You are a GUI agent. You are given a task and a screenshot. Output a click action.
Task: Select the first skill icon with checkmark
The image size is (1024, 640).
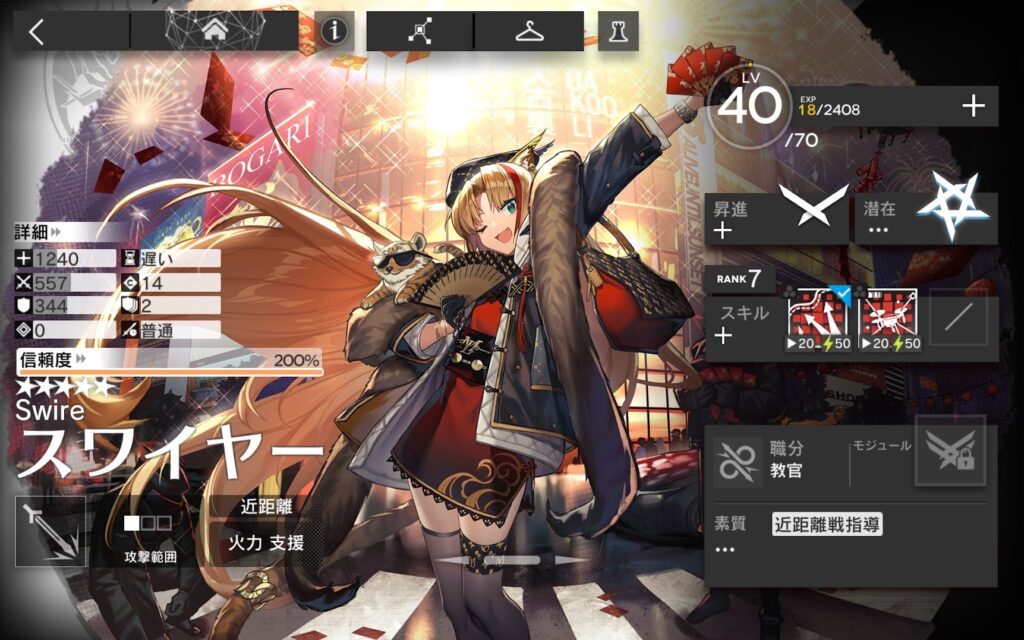coord(819,316)
